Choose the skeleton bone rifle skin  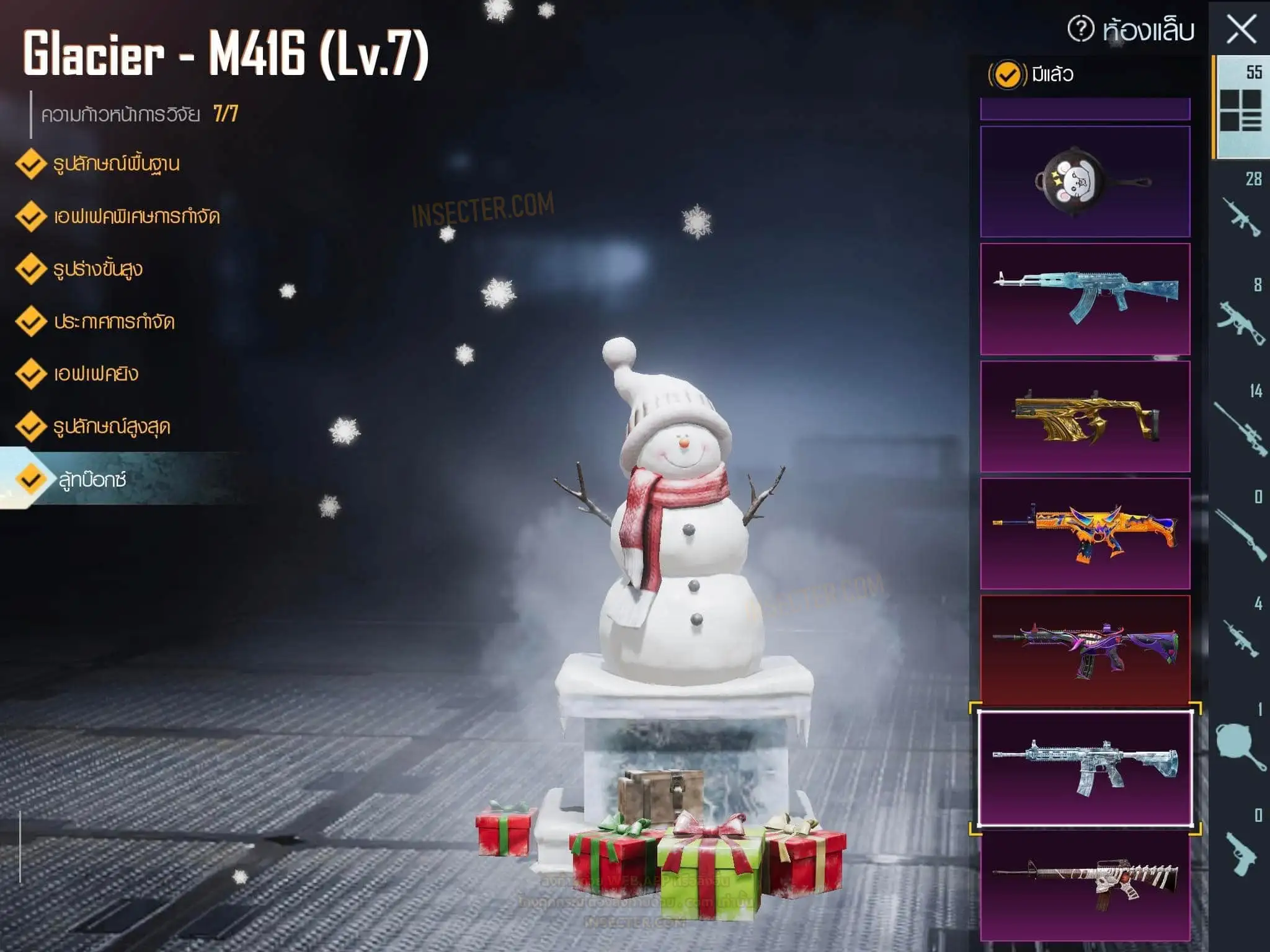click(x=1085, y=885)
